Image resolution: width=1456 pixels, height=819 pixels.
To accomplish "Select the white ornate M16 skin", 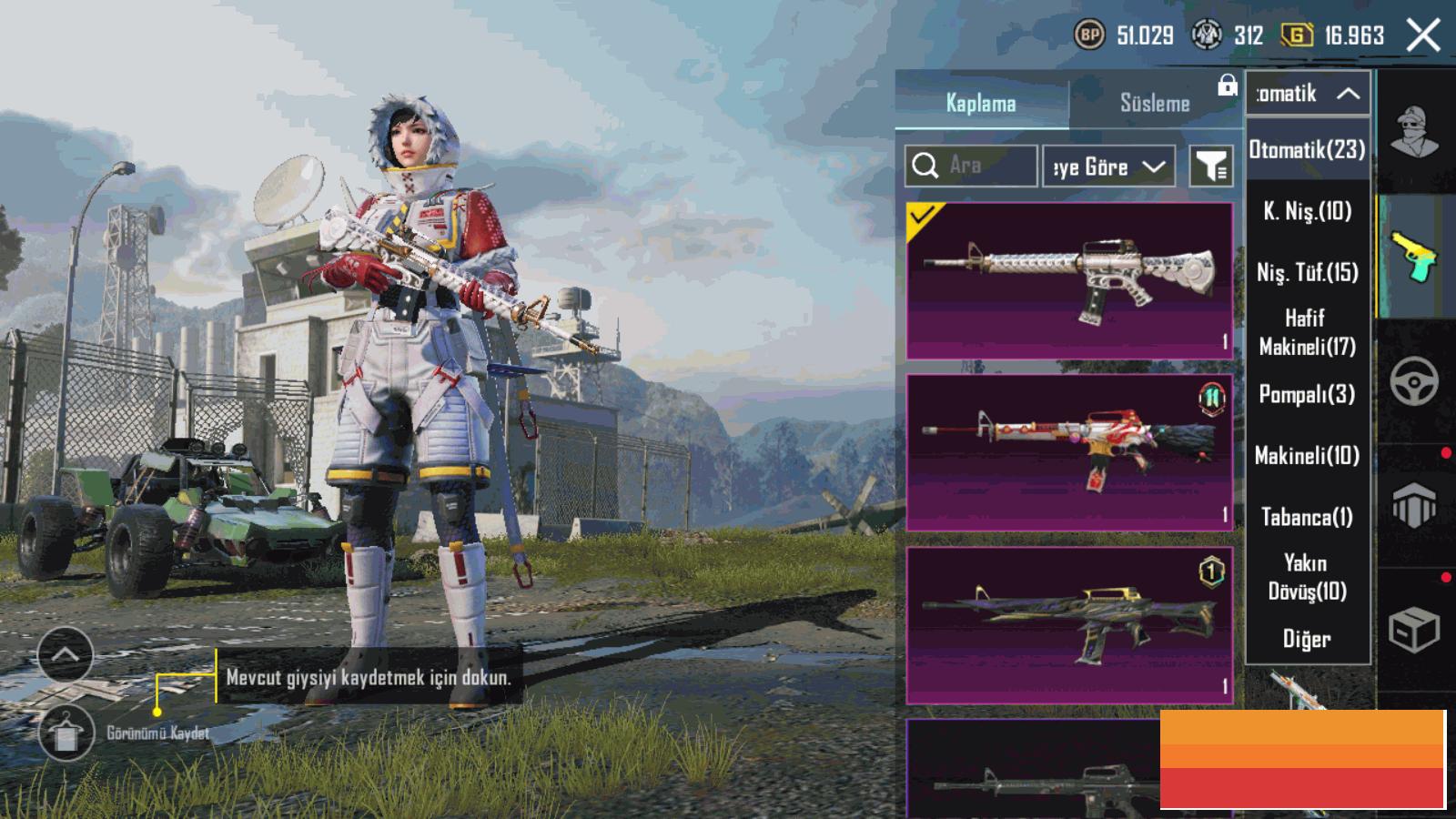I will (x=1069, y=280).
